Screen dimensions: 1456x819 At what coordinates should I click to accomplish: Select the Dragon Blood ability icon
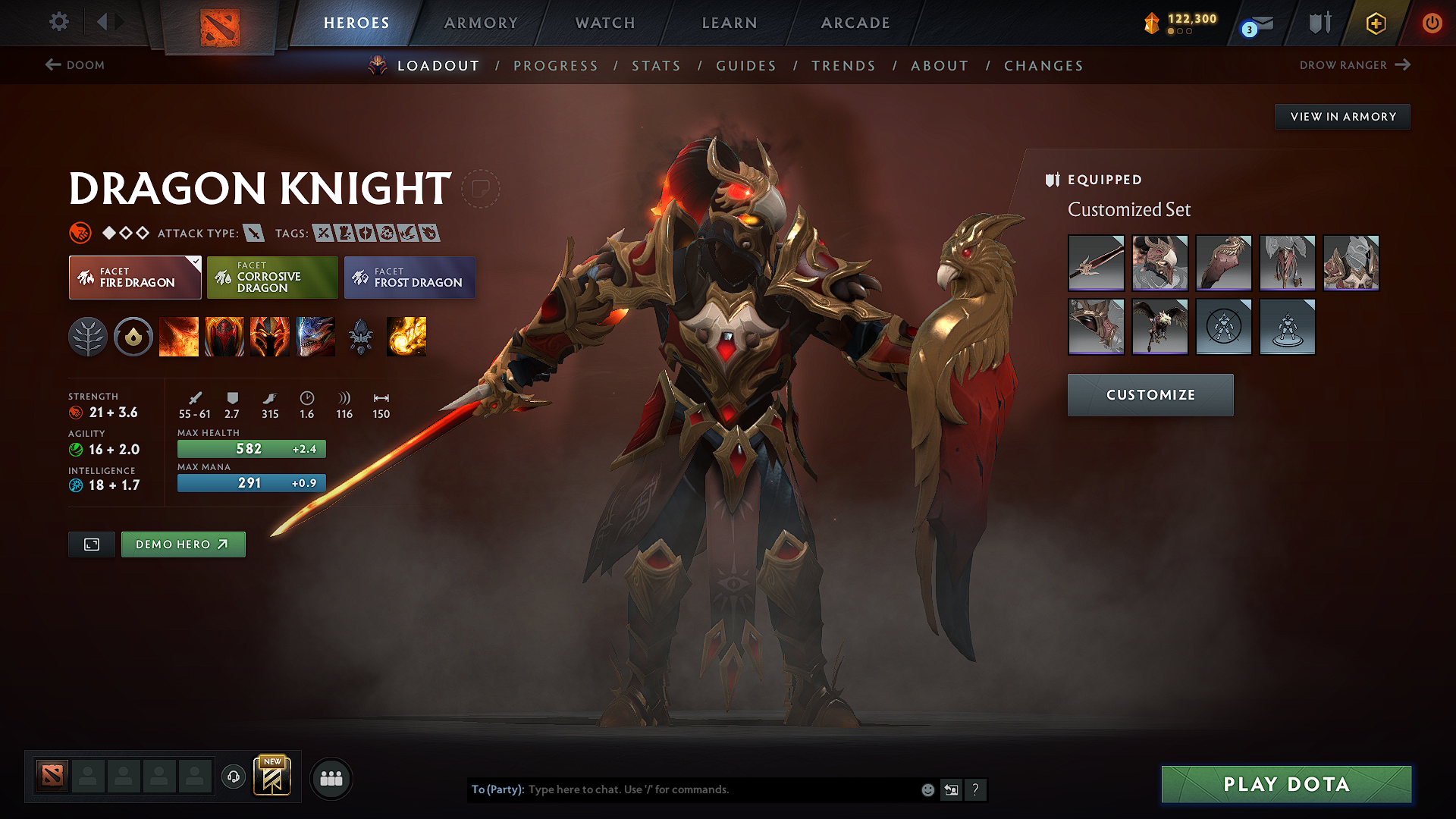click(270, 337)
